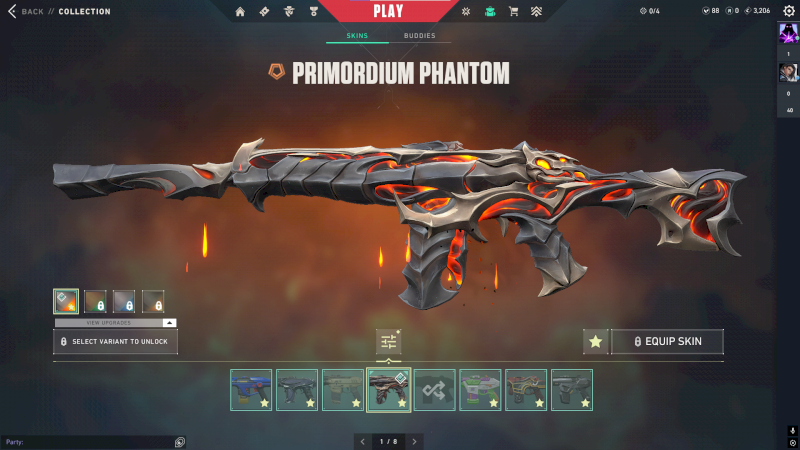Switch to the Buddies tab
The height and width of the screenshot is (450, 800).
[x=419, y=36]
